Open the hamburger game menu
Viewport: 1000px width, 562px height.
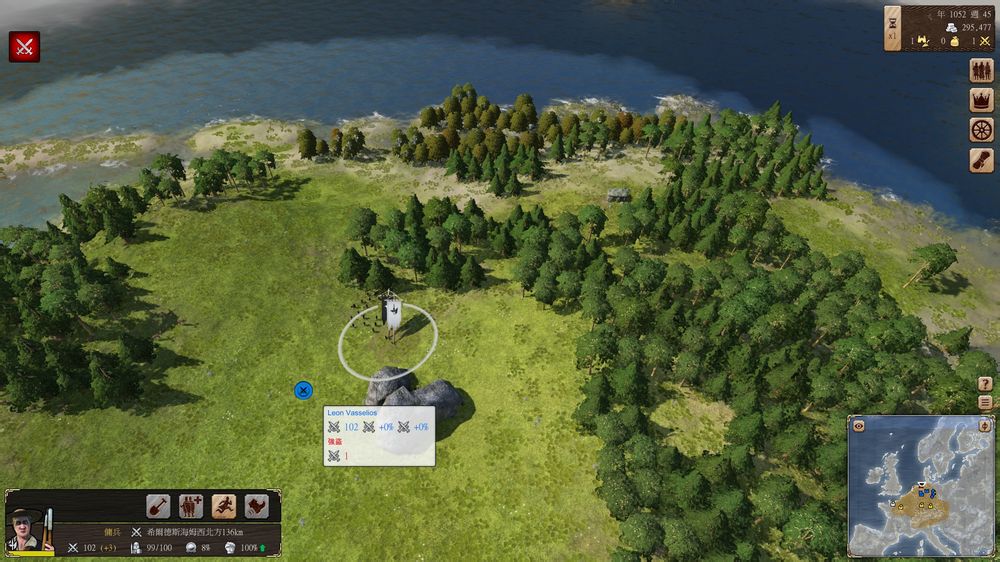pos(985,402)
